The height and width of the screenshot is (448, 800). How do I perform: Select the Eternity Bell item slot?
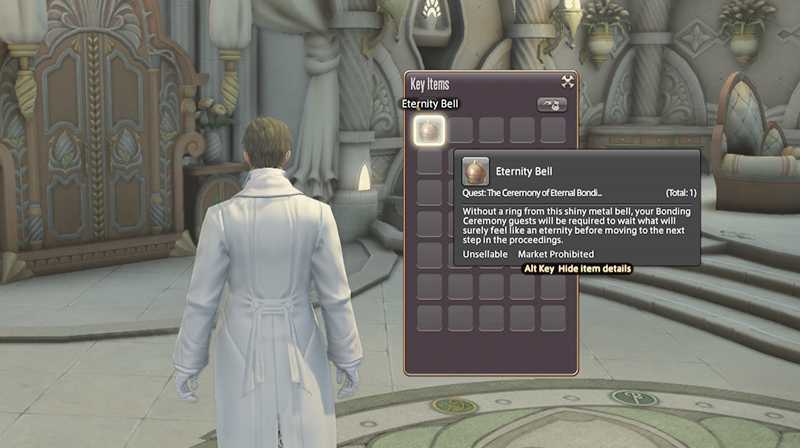[429, 130]
